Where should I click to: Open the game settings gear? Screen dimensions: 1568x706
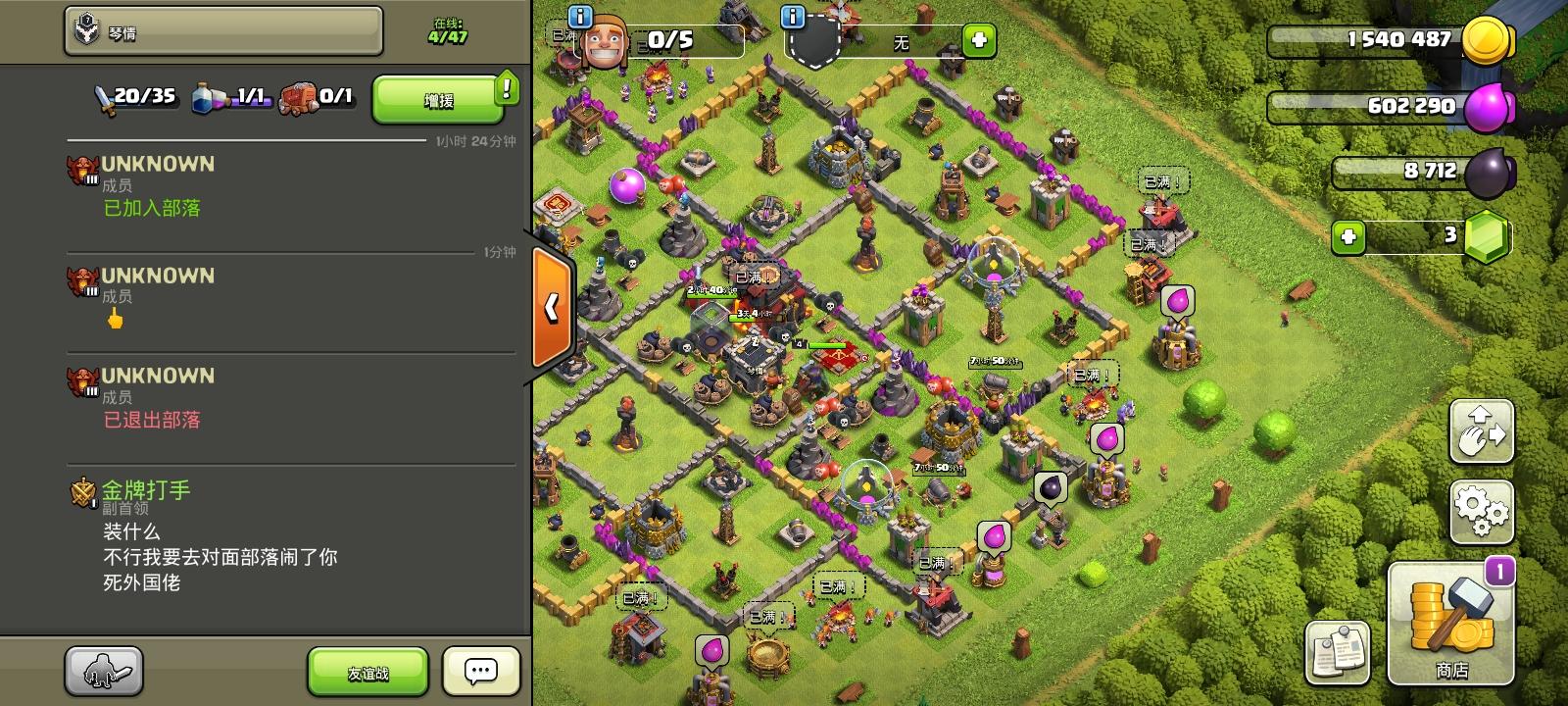tap(1482, 511)
